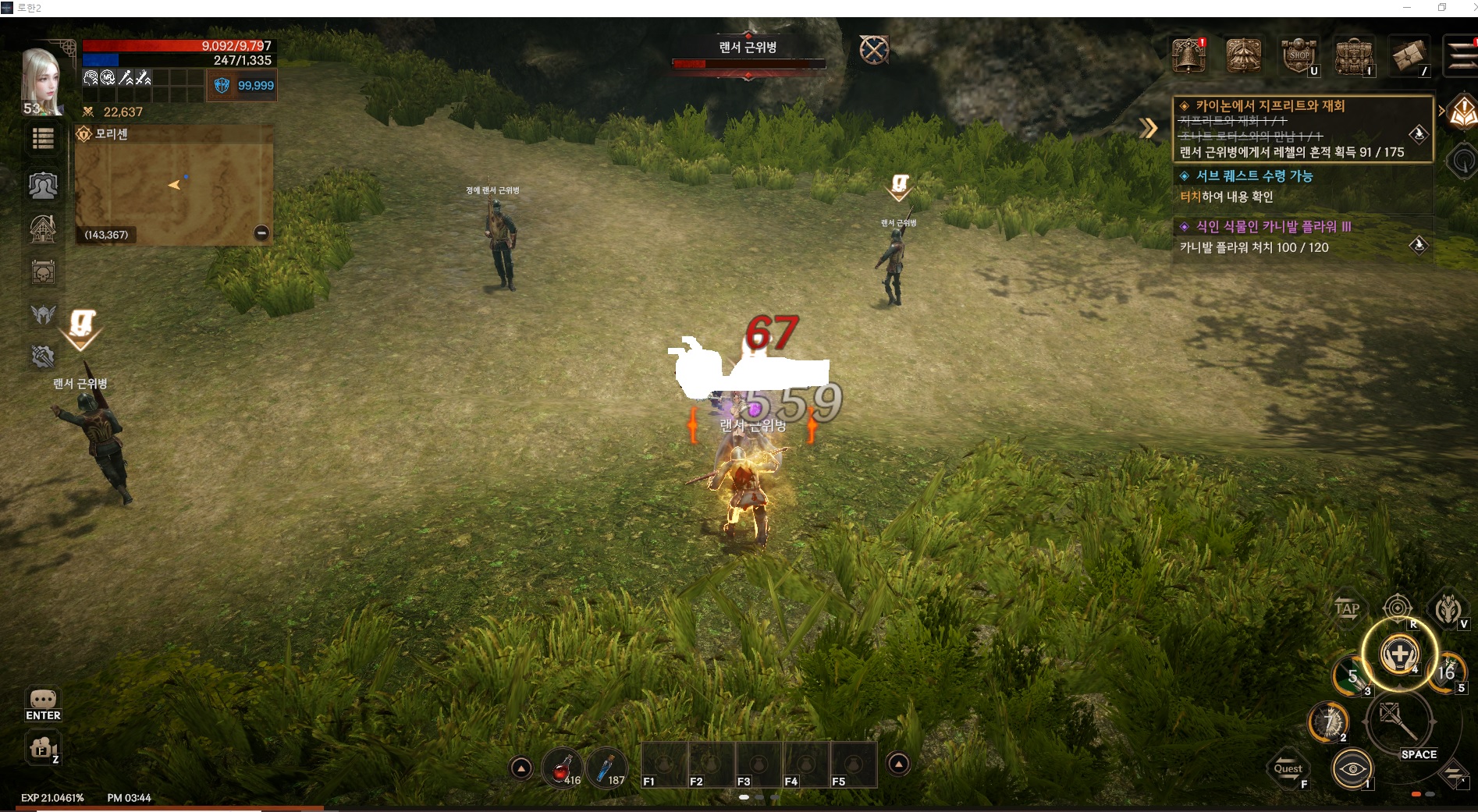Activate the eye skill
The width and height of the screenshot is (1478, 812).
1352,769
